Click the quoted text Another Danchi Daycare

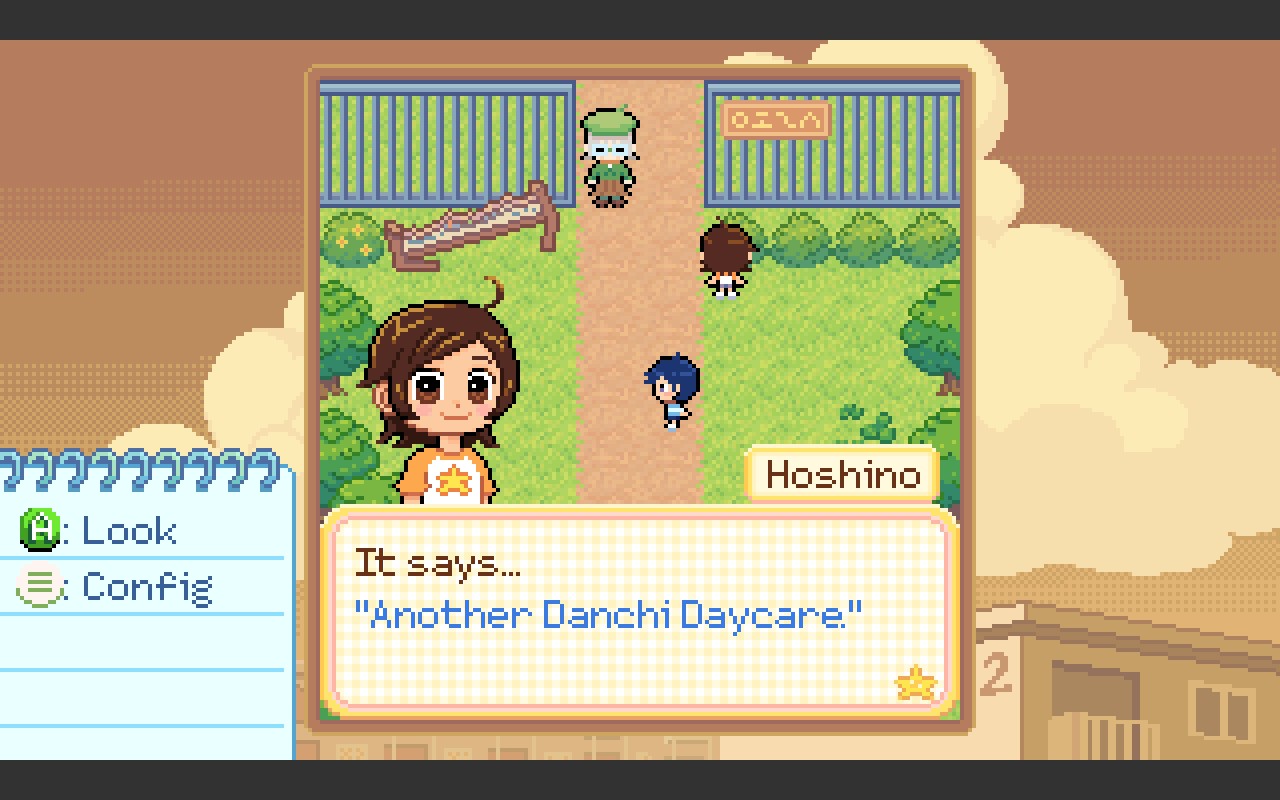pyautogui.click(x=611, y=616)
